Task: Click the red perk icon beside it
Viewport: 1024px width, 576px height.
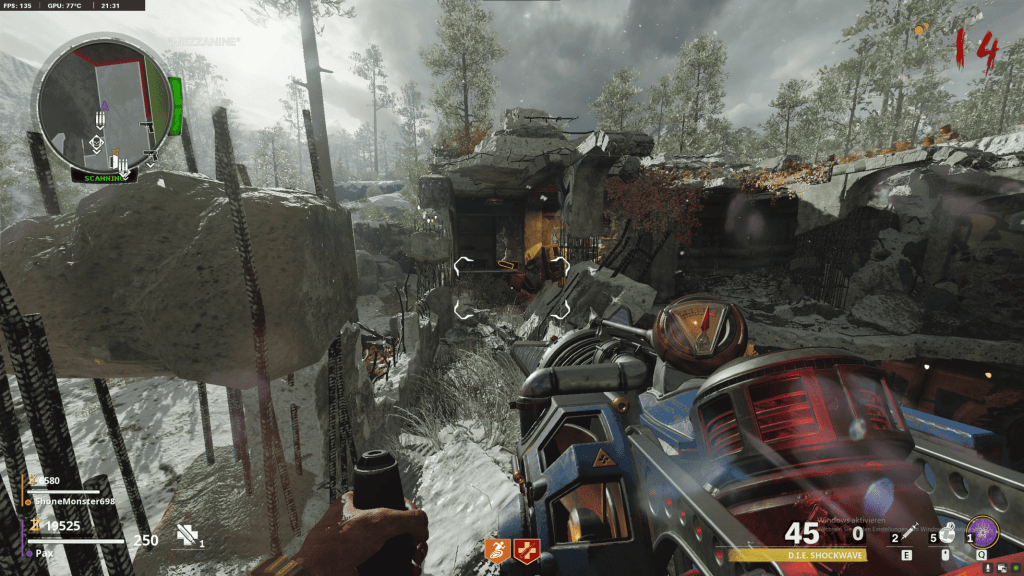Action: point(523,547)
